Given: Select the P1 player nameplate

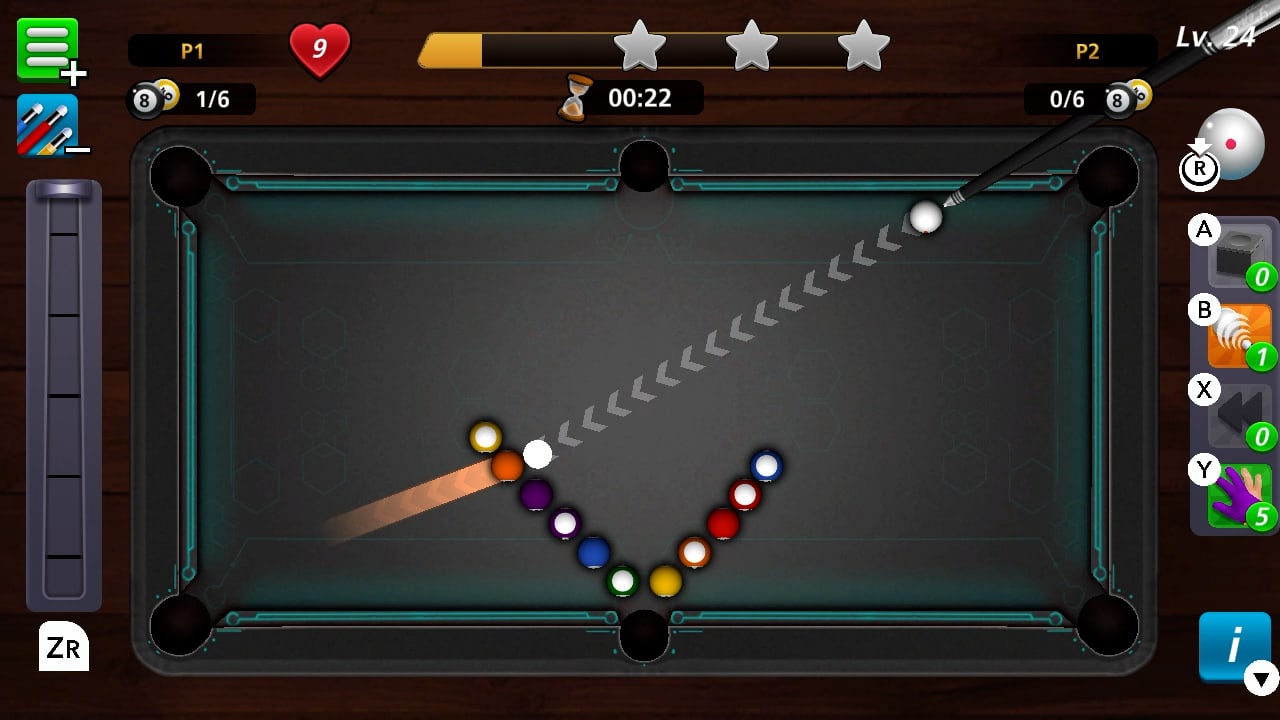Looking at the screenshot, I should [190, 48].
